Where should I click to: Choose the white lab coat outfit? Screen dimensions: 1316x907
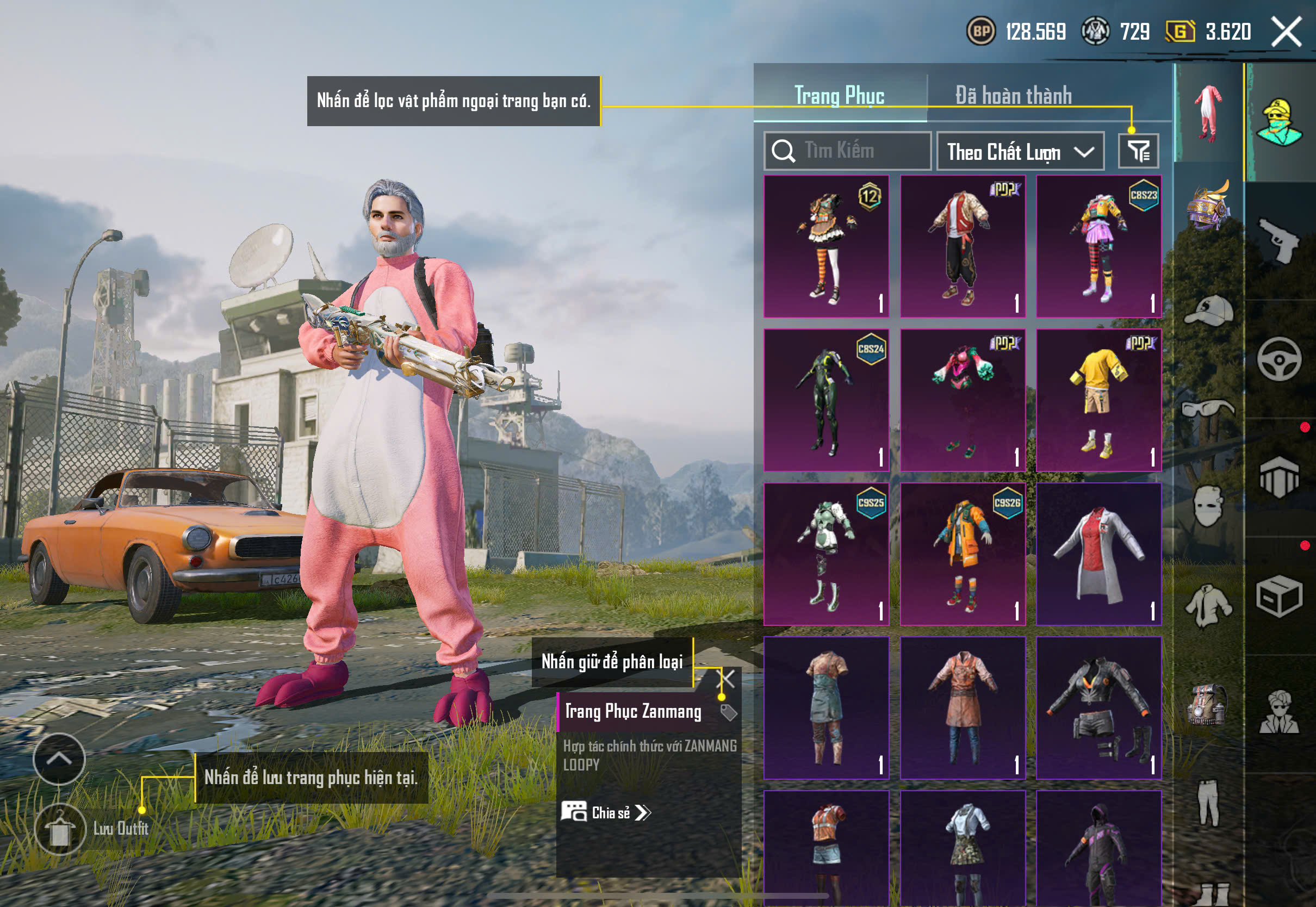1098,554
